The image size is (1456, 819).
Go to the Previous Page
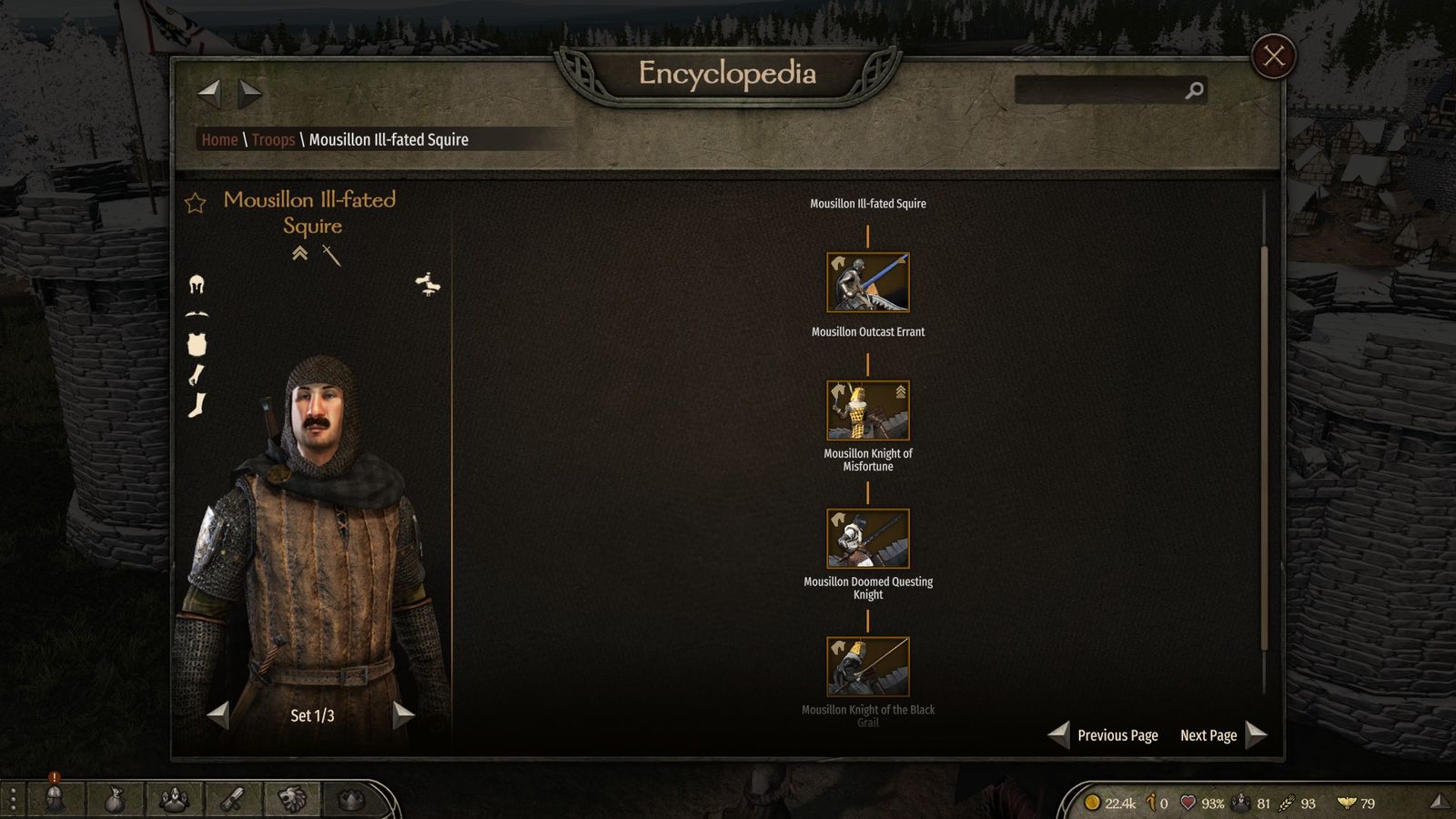1105,735
